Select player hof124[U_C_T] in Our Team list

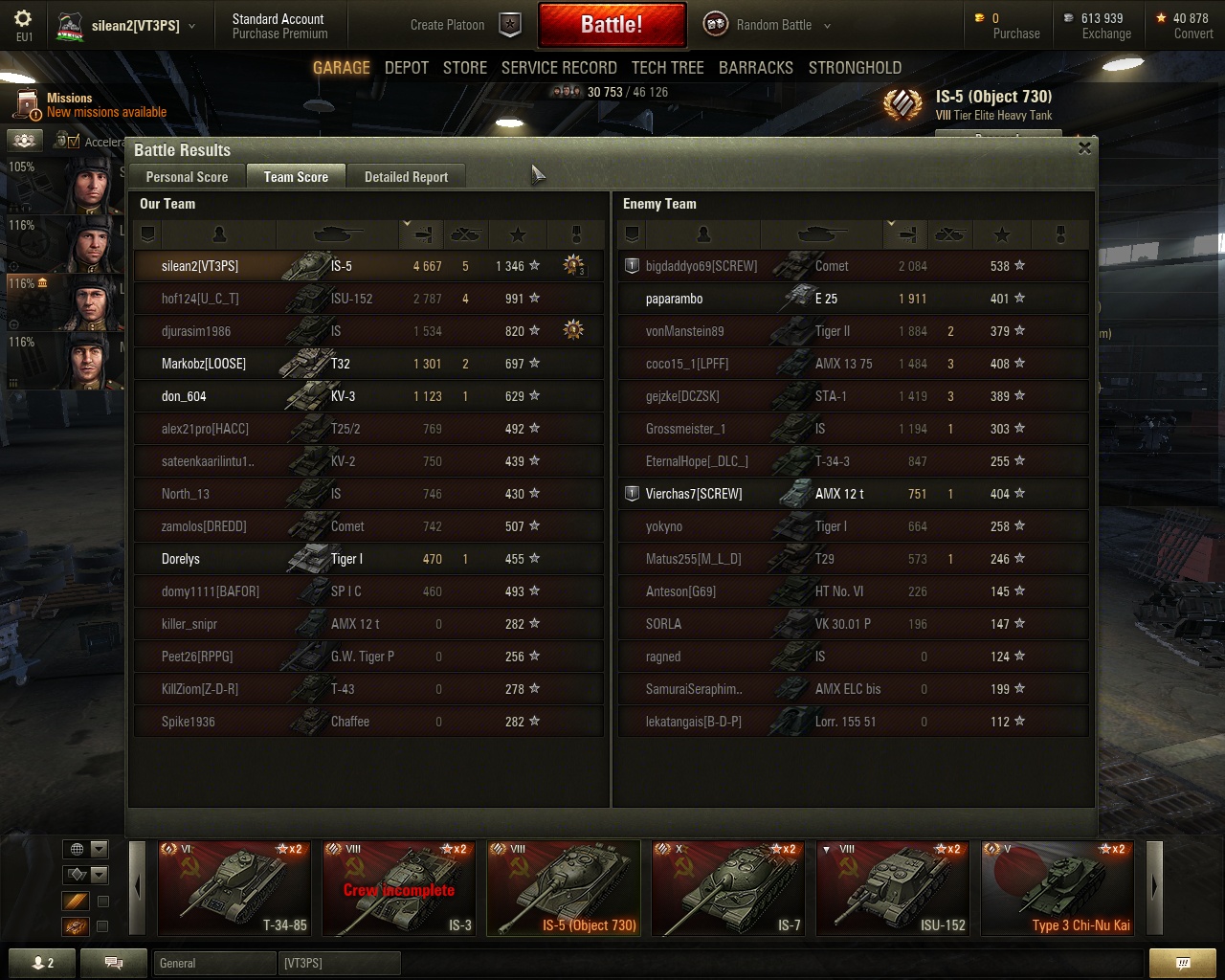(200, 299)
